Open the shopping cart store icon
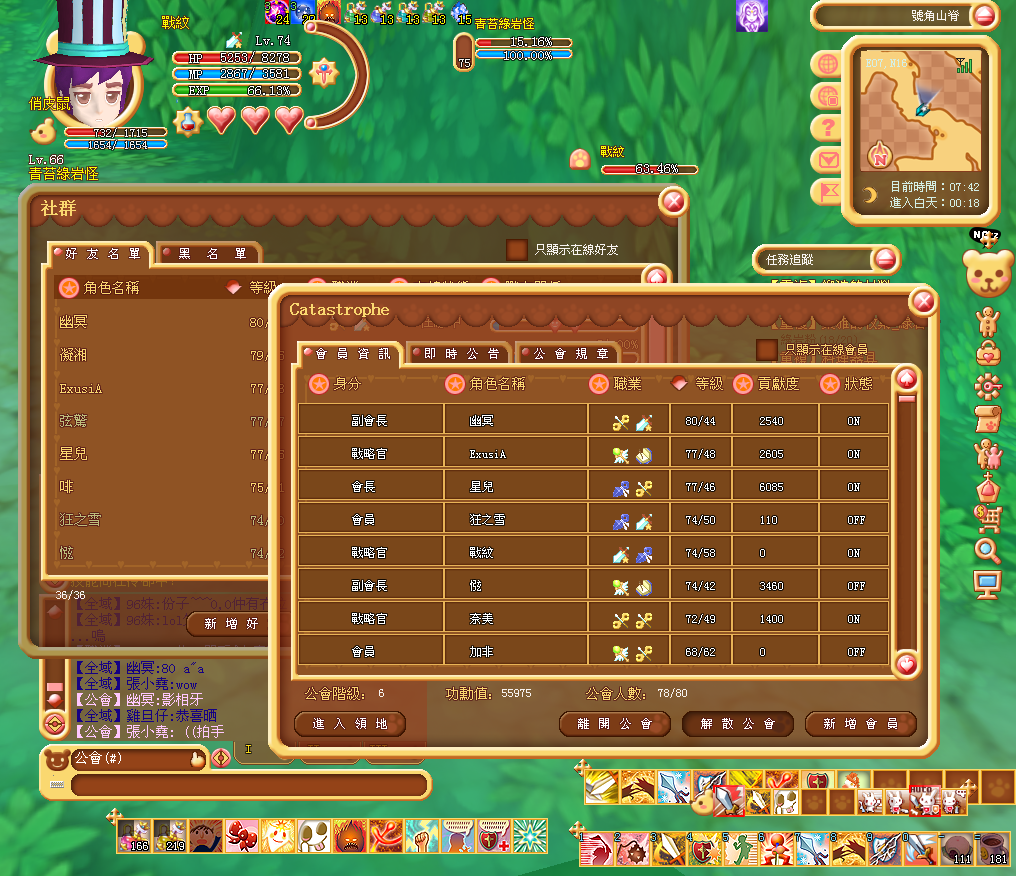Image resolution: width=1016 pixels, height=876 pixels. click(988, 517)
